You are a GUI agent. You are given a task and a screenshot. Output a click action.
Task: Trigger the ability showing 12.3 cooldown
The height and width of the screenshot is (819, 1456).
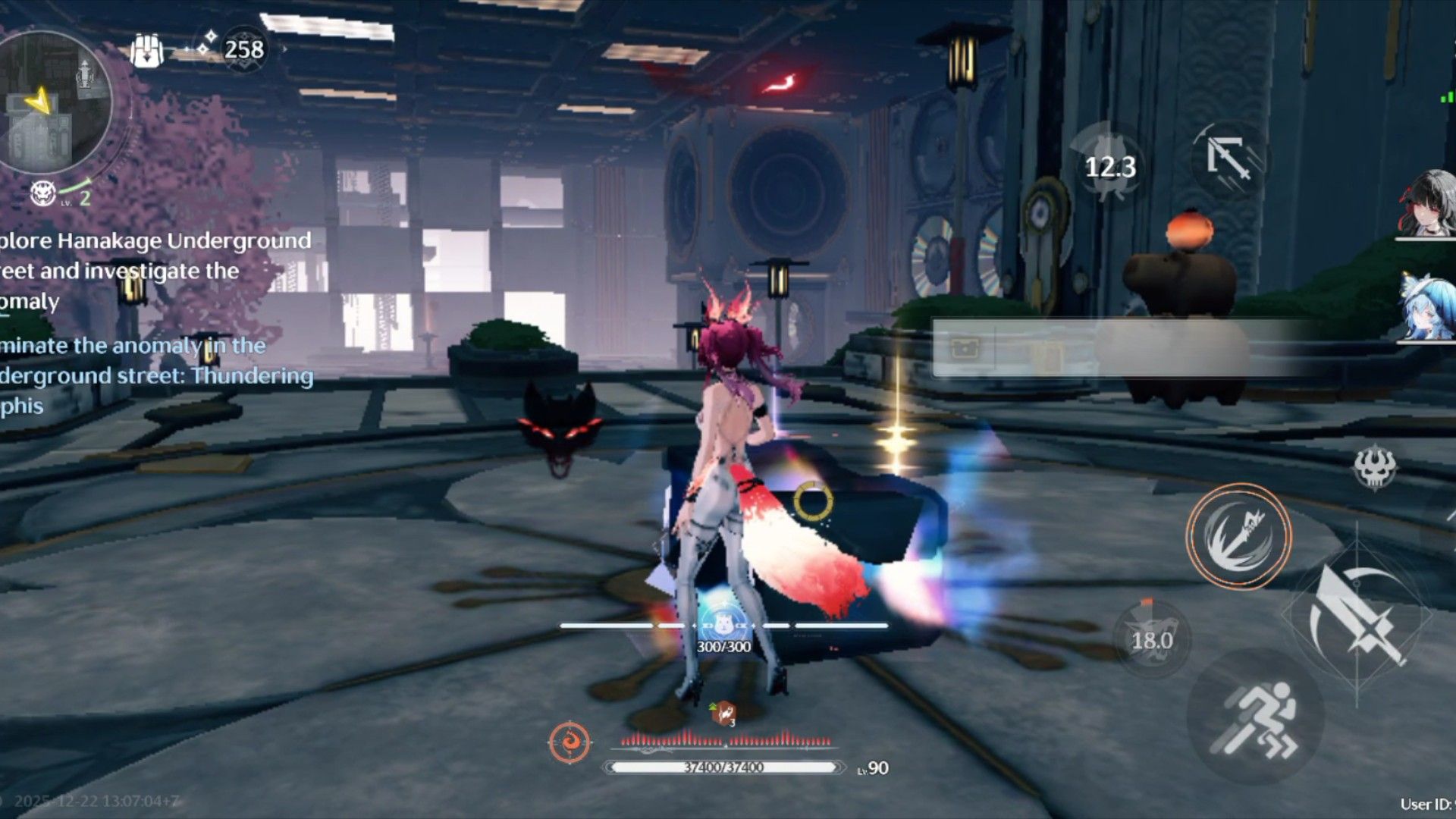pyautogui.click(x=1109, y=165)
